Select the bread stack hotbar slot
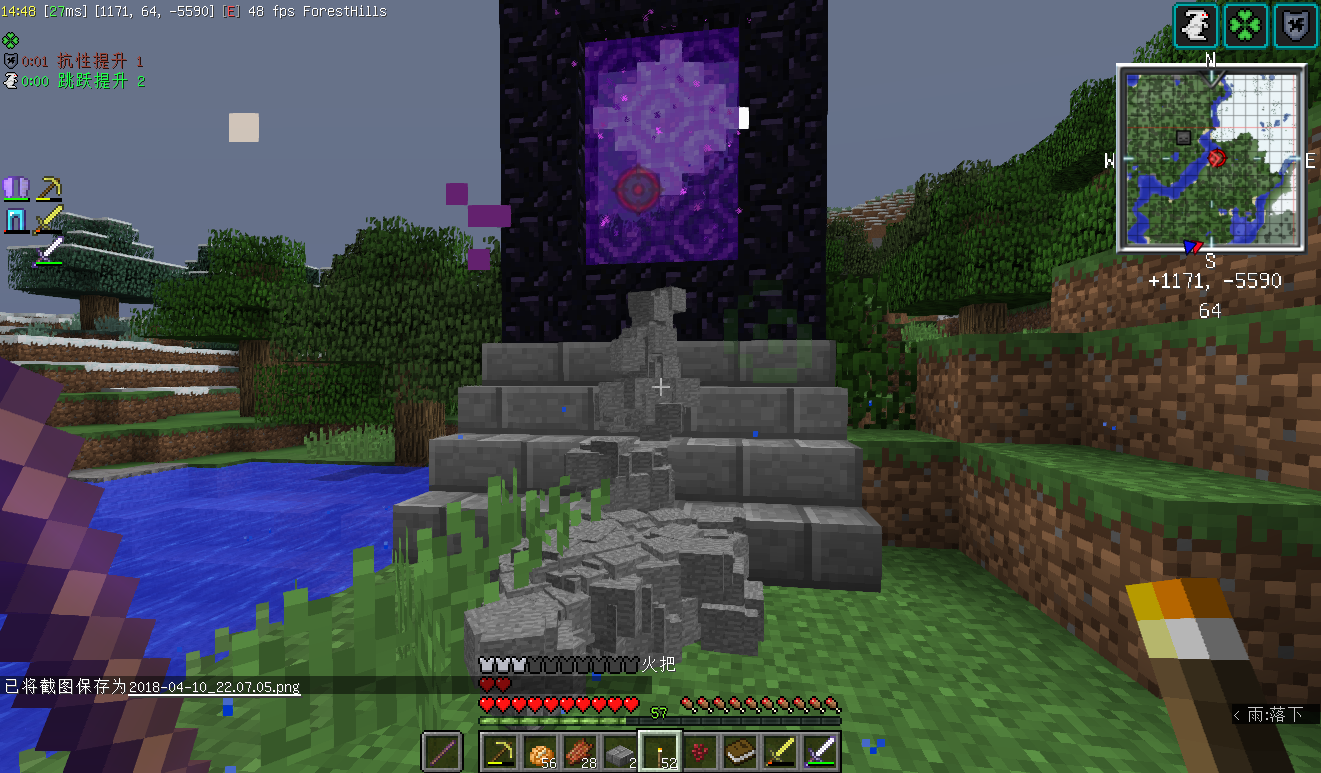 (539, 751)
